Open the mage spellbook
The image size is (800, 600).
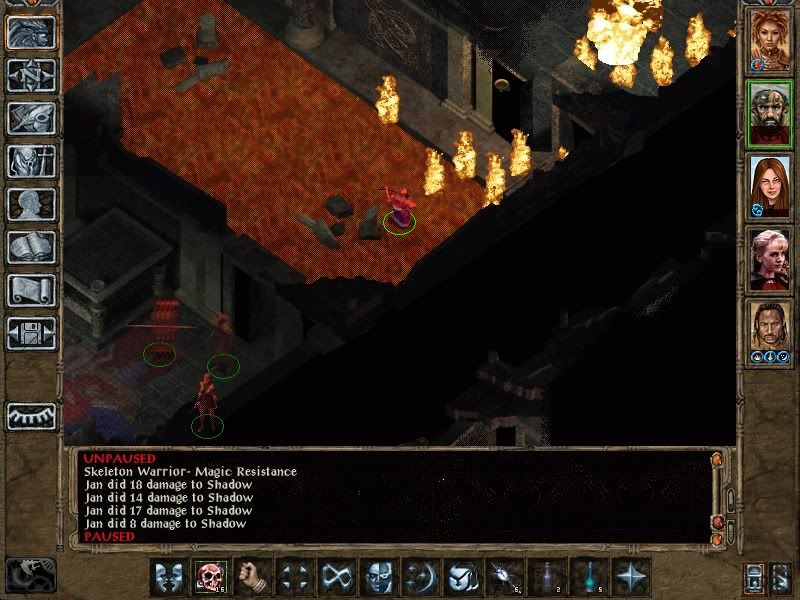tap(31, 247)
